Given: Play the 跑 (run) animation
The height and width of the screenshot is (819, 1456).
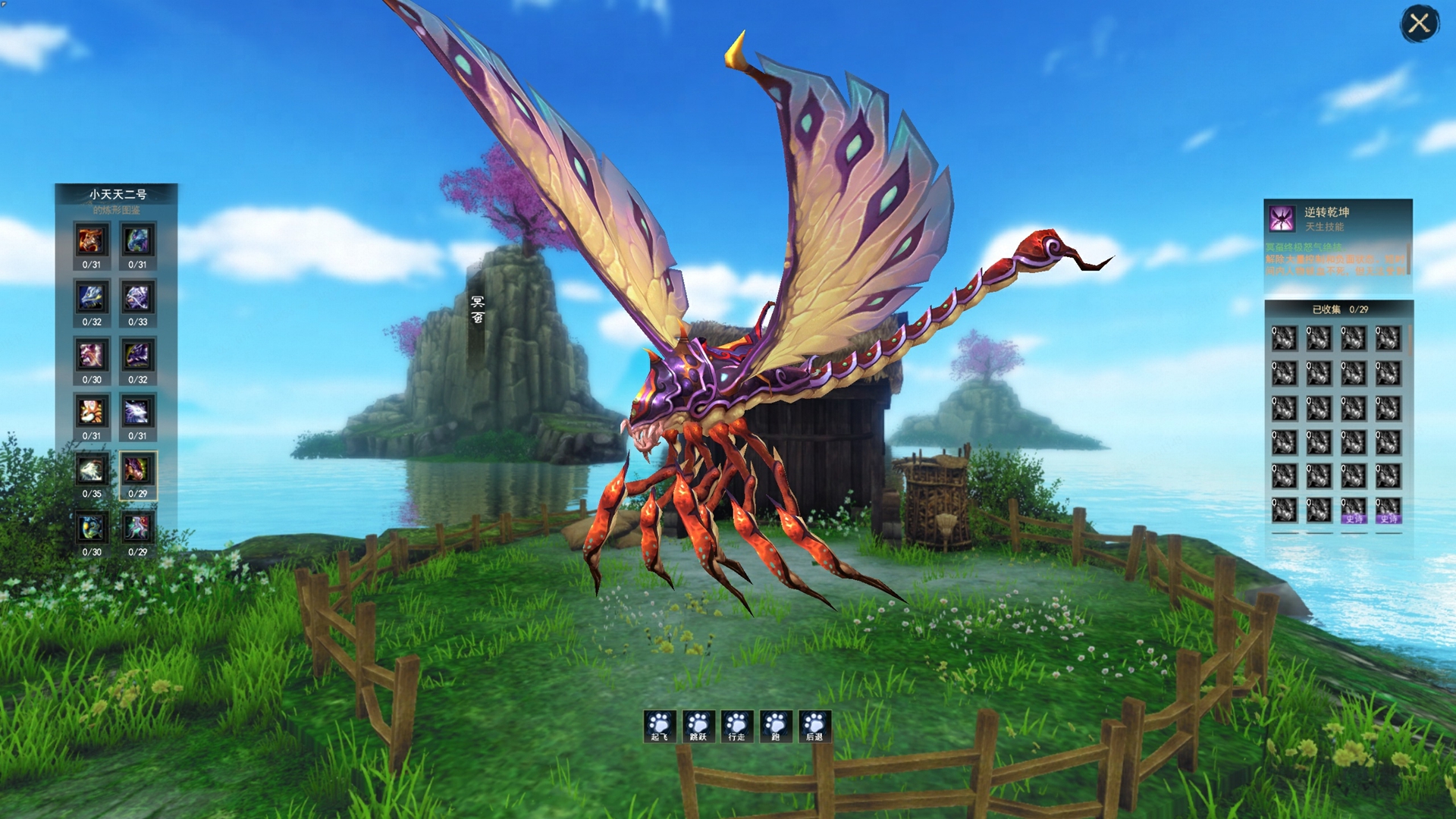Looking at the screenshot, I should pos(776,726).
